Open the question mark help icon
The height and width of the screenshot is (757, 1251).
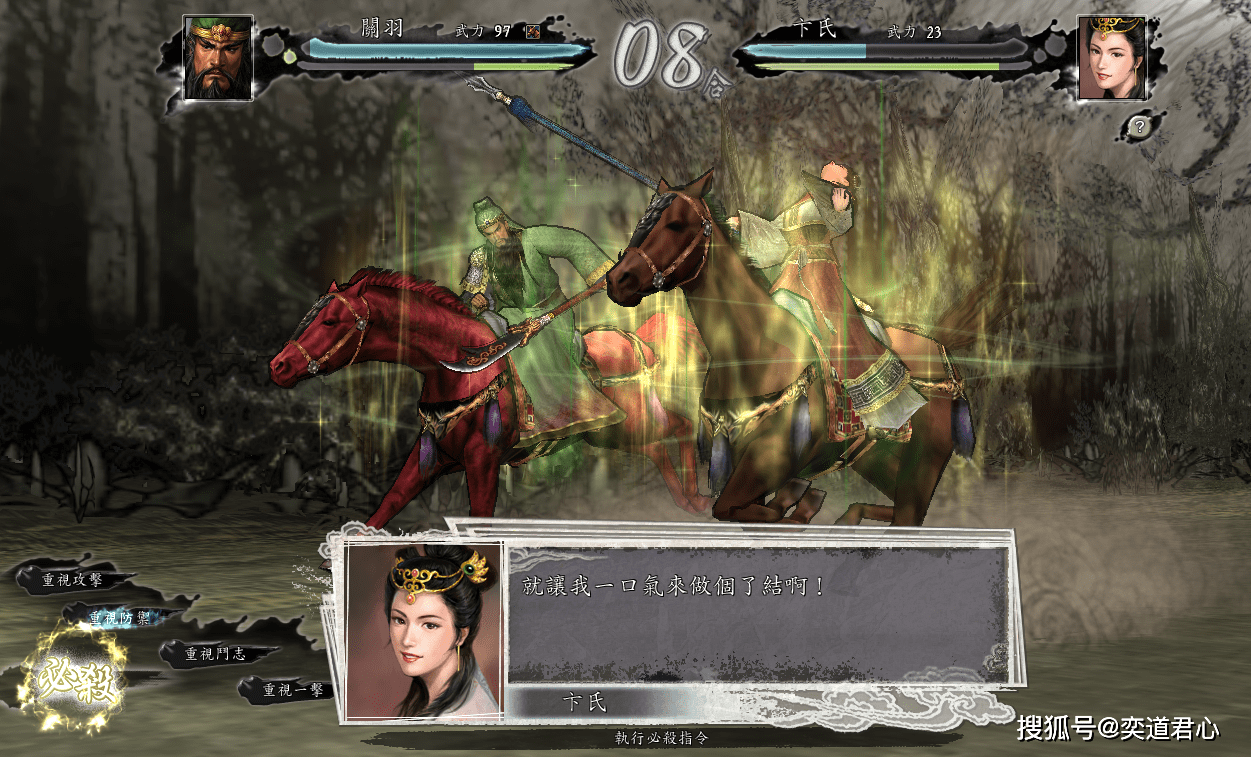1138,126
